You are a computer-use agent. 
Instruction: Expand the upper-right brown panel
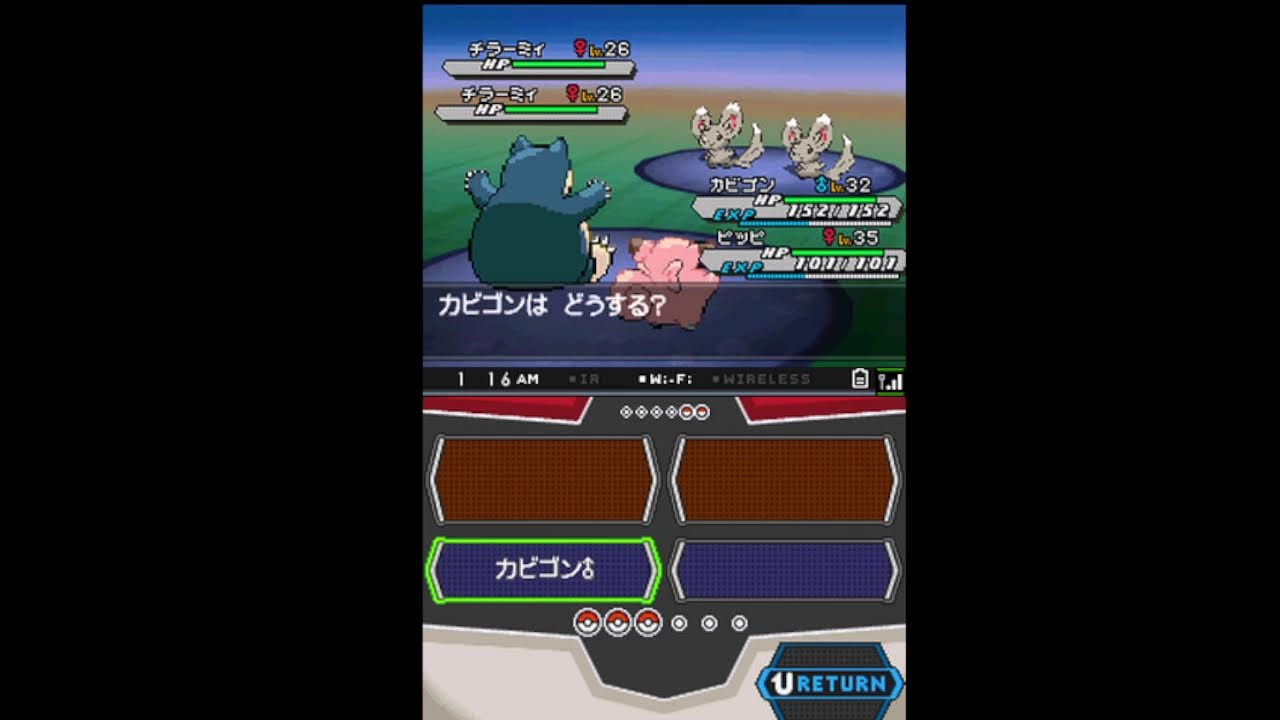click(785, 478)
